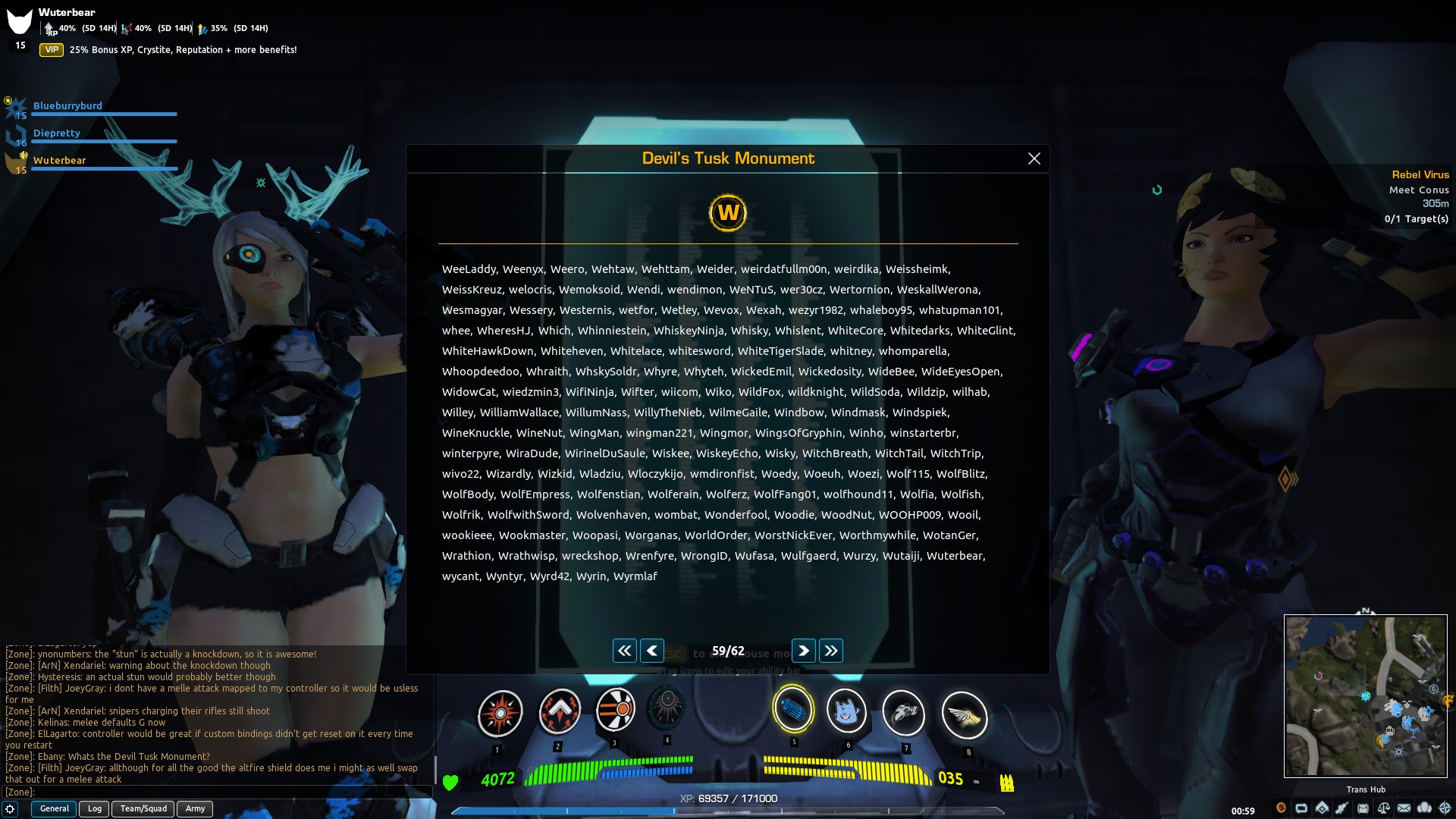
Task: Click the military rank chevron icon
Action: [1323, 808]
